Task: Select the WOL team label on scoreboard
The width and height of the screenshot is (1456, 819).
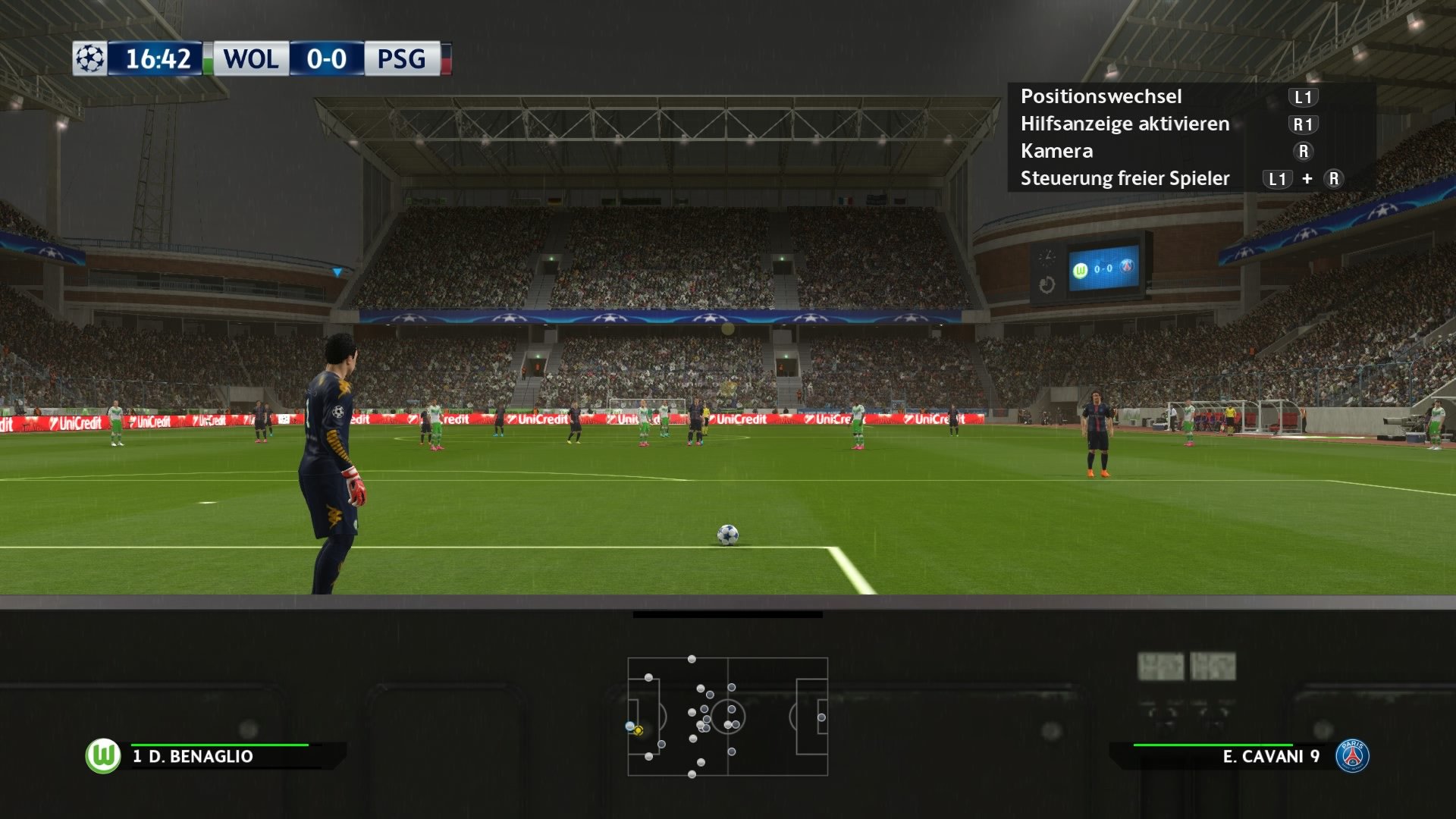Action: tap(250, 57)
